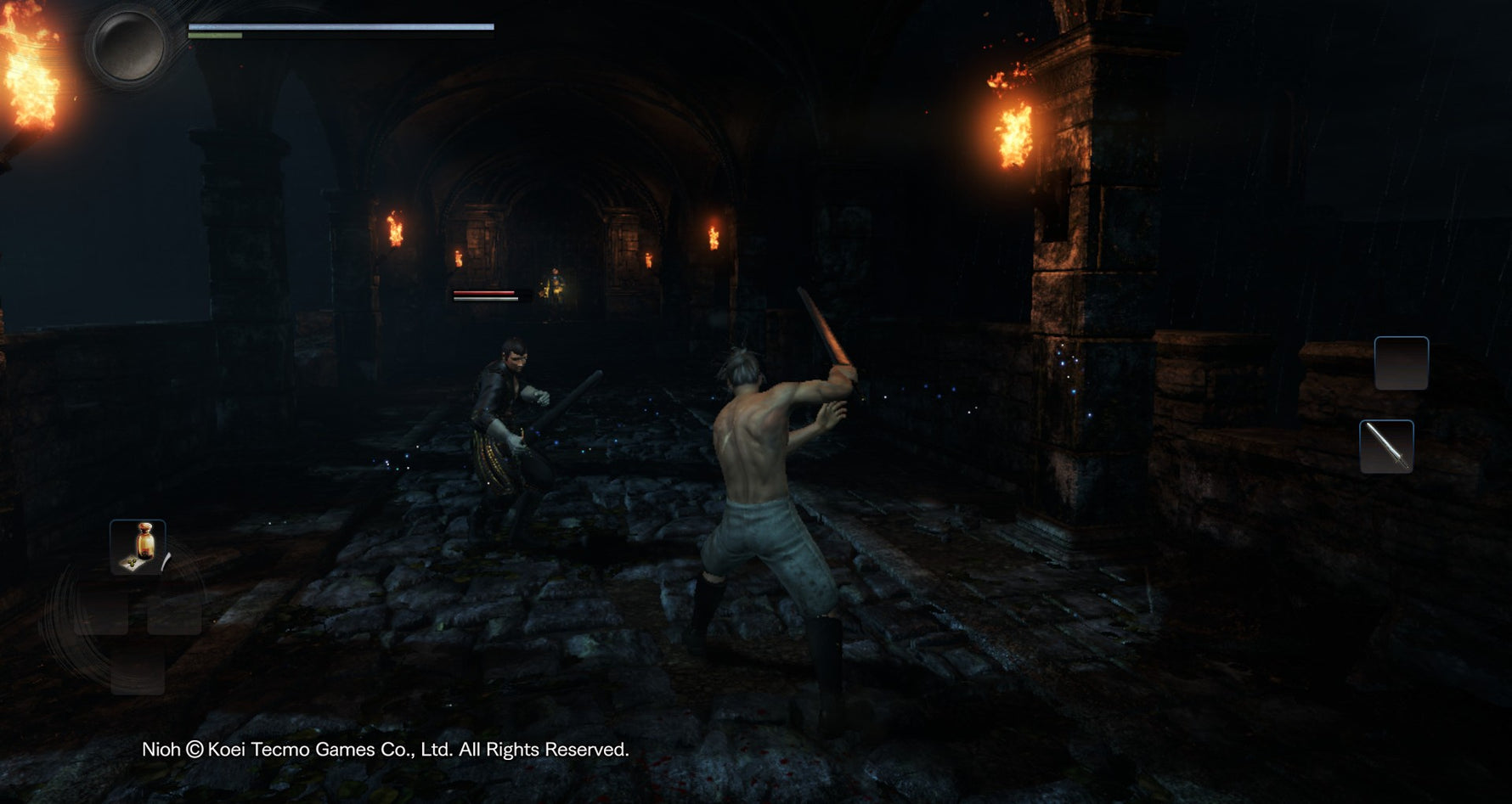Choose the equipped katana weapon slot
Viewport: 1512px width, 804px height.
1386,447
